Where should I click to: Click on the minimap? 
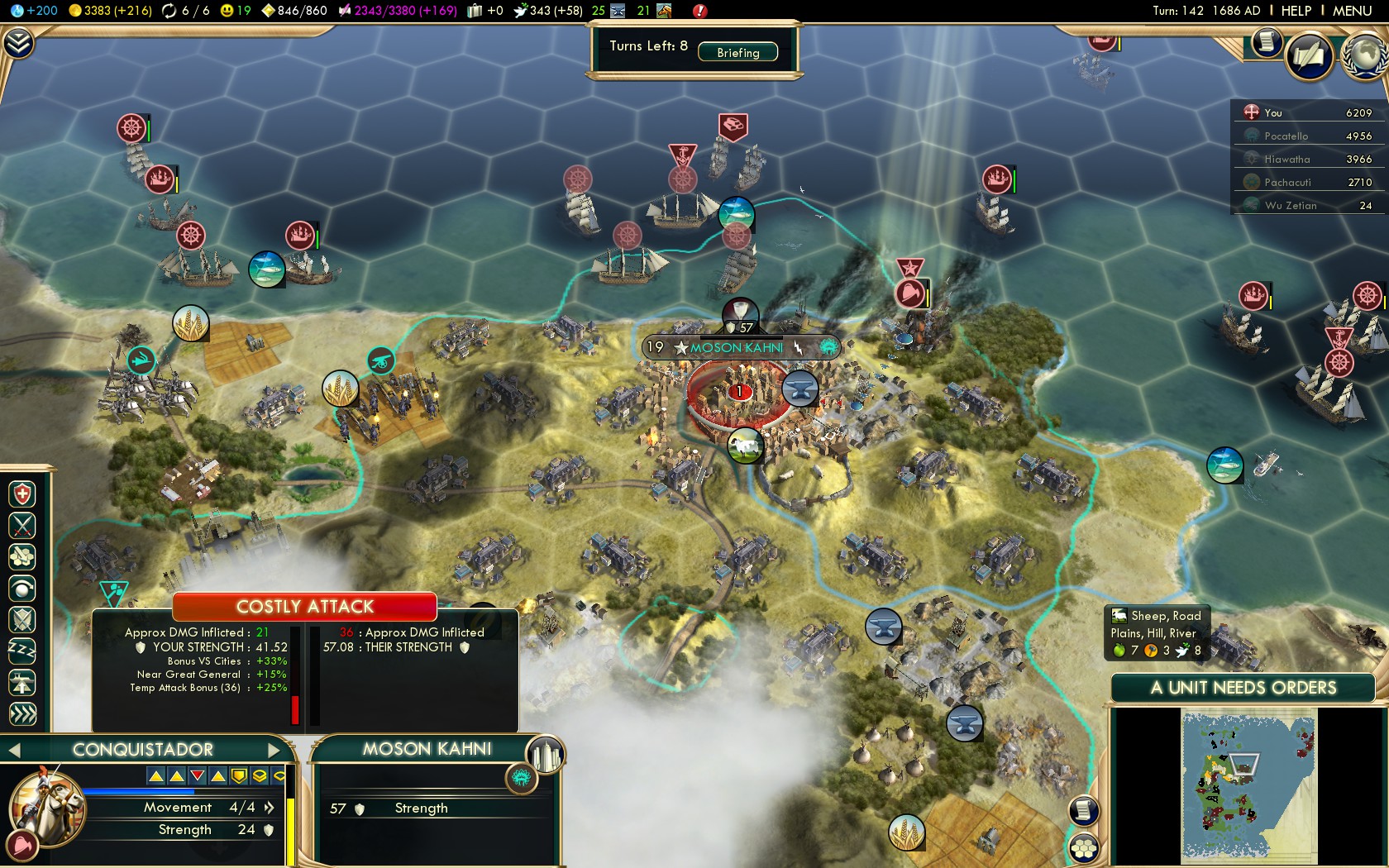[1248, 785]
